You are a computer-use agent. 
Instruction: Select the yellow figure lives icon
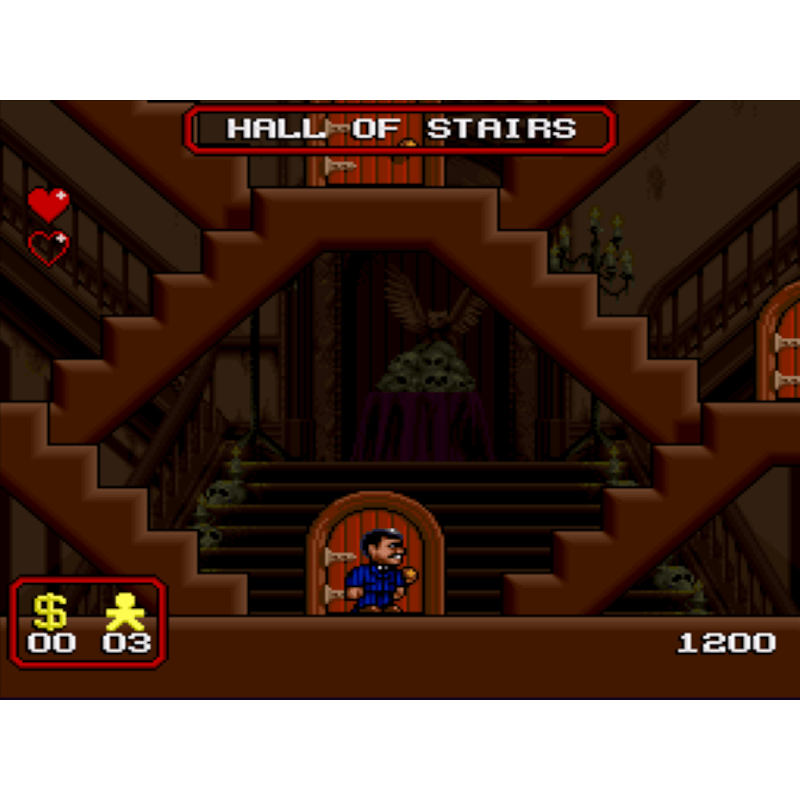click(x=126, y=610)
